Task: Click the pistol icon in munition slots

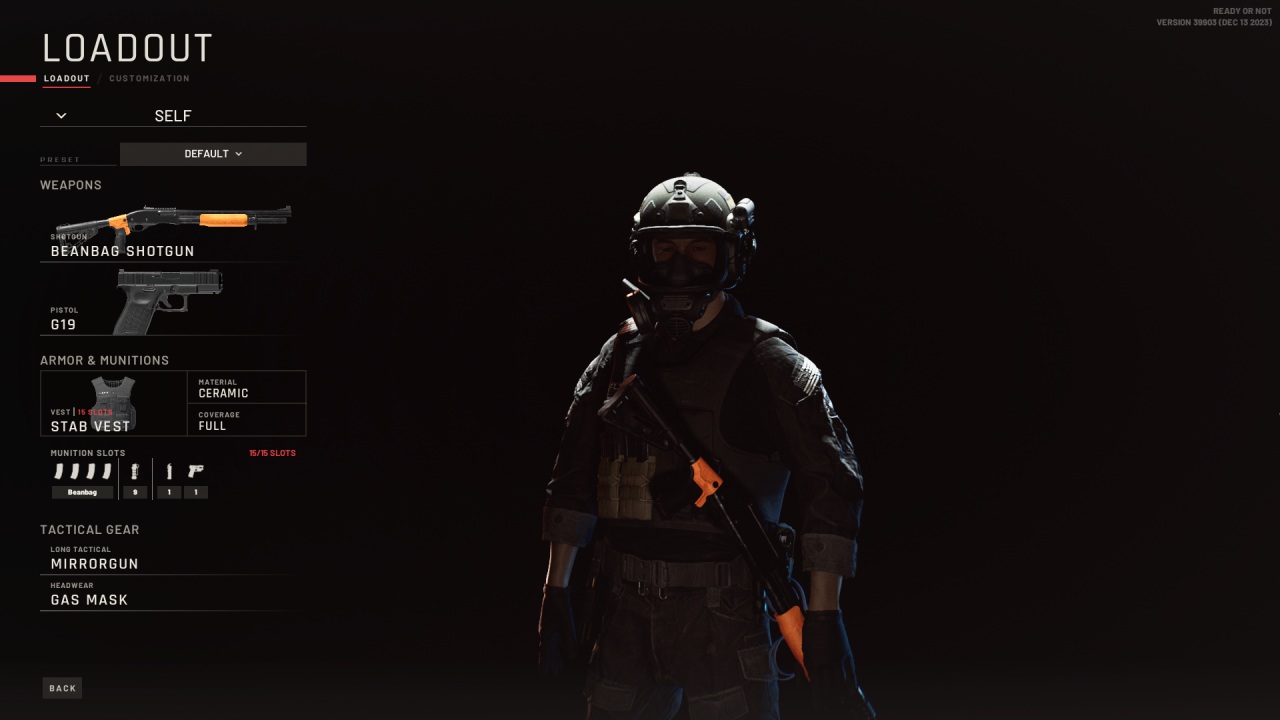Action: tap(196, 470)
